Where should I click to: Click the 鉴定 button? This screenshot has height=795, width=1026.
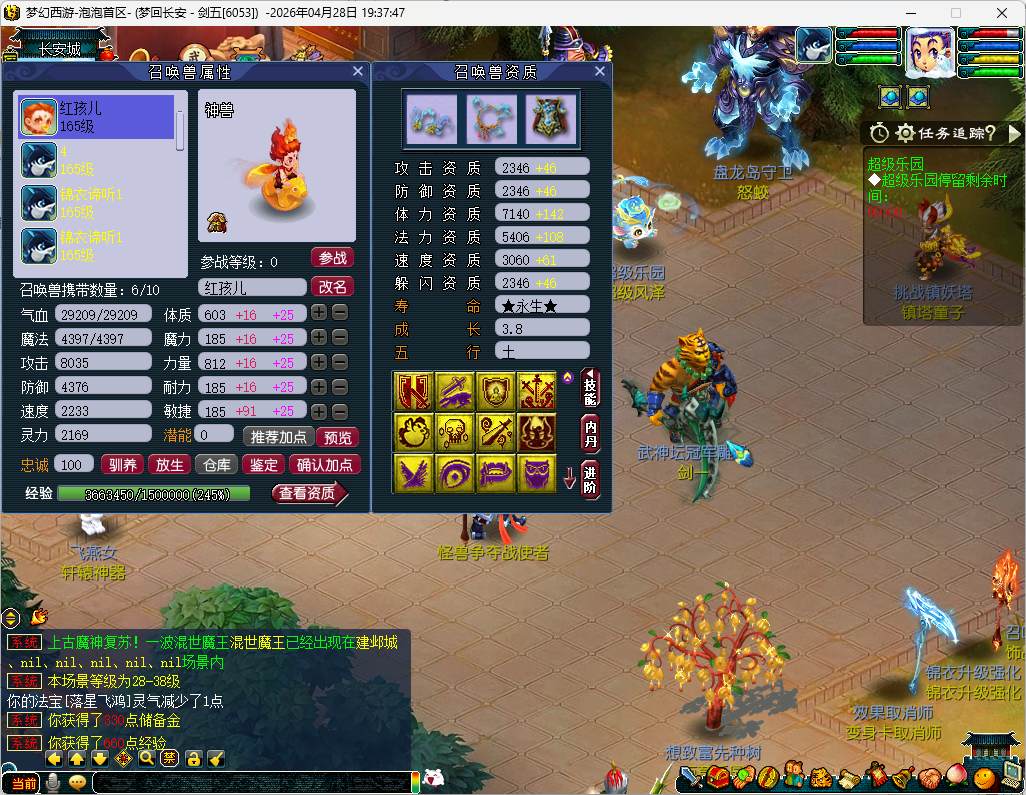264,464
